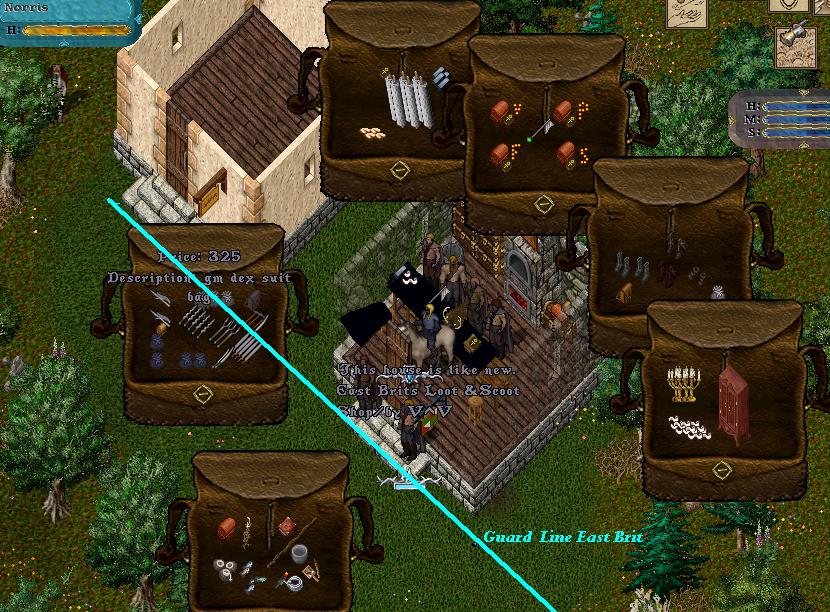Image resolution: width=830 pixels, height=612 pixels.
Task: Select the gold coin pile
Action: pos(373,131)
